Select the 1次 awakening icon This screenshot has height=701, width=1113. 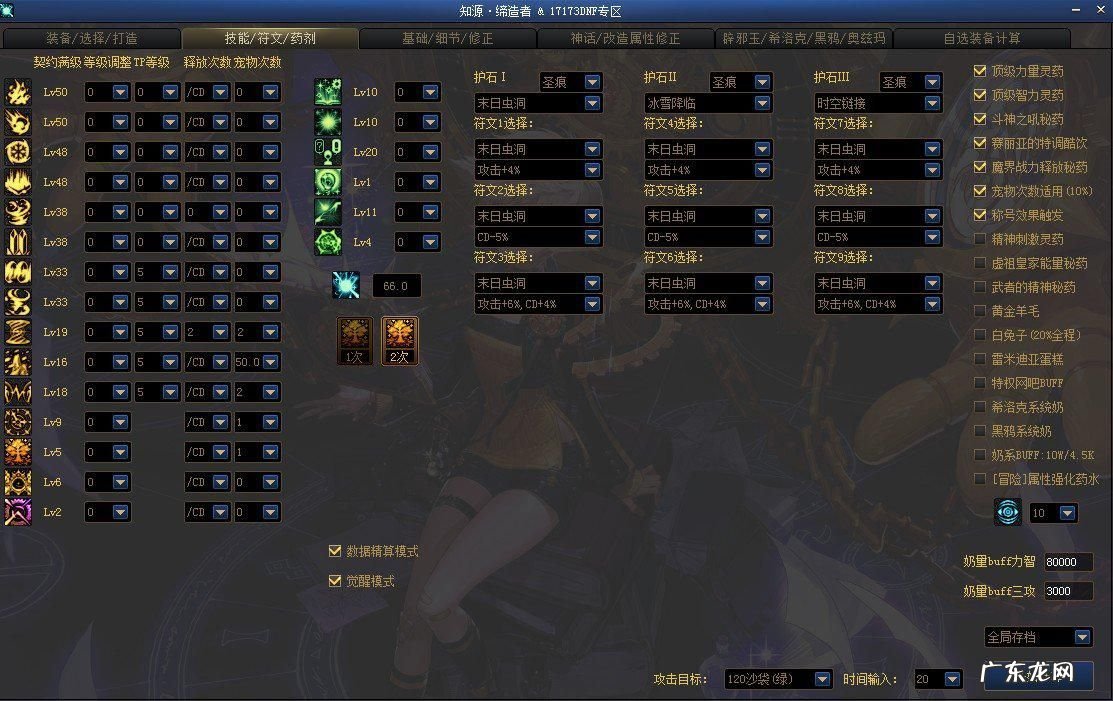[355, 340]
